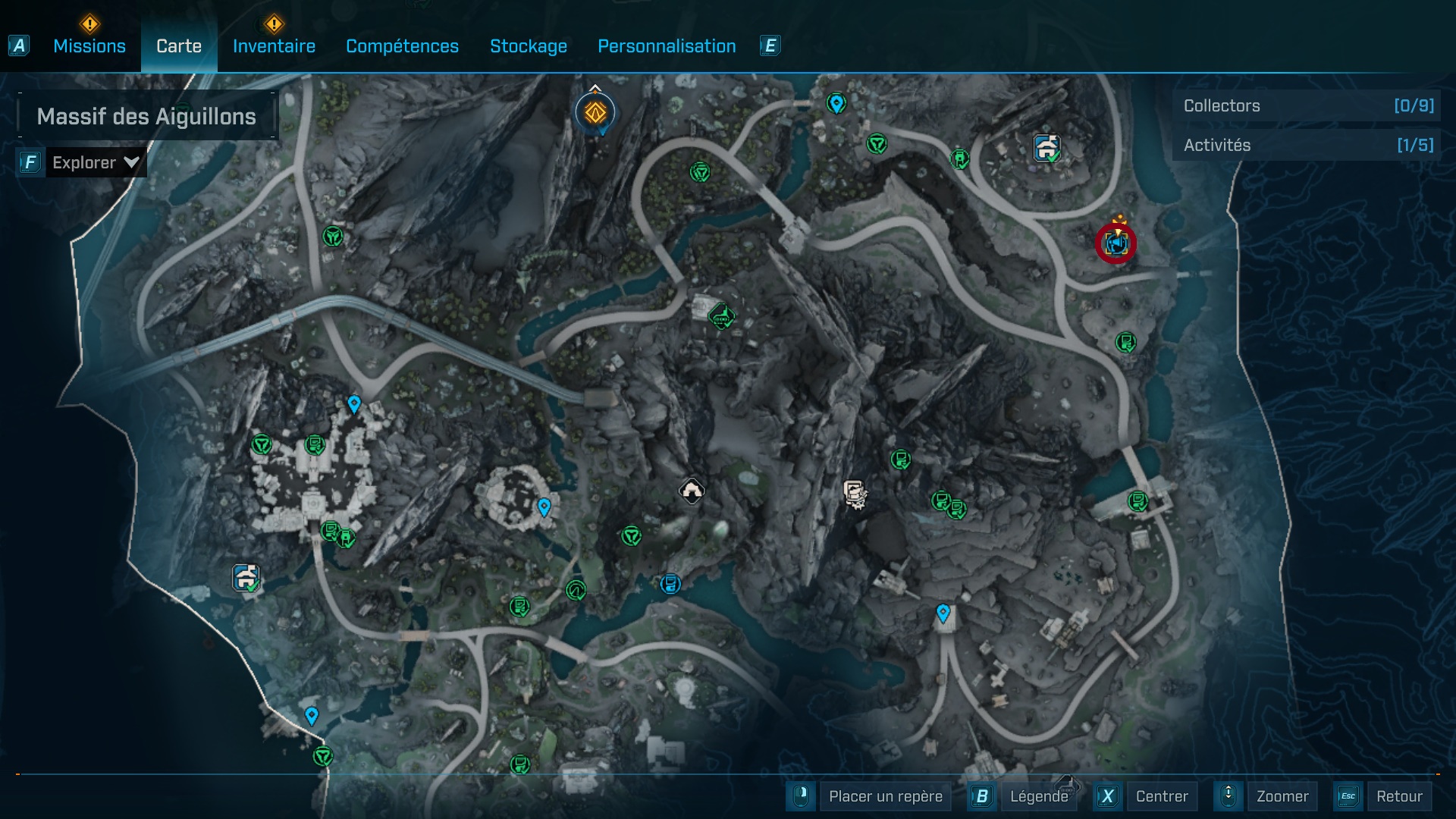This screenshot has width=1456, height=819.
Task: Open the Inventaire tab
Action: (x=274, y=46)
